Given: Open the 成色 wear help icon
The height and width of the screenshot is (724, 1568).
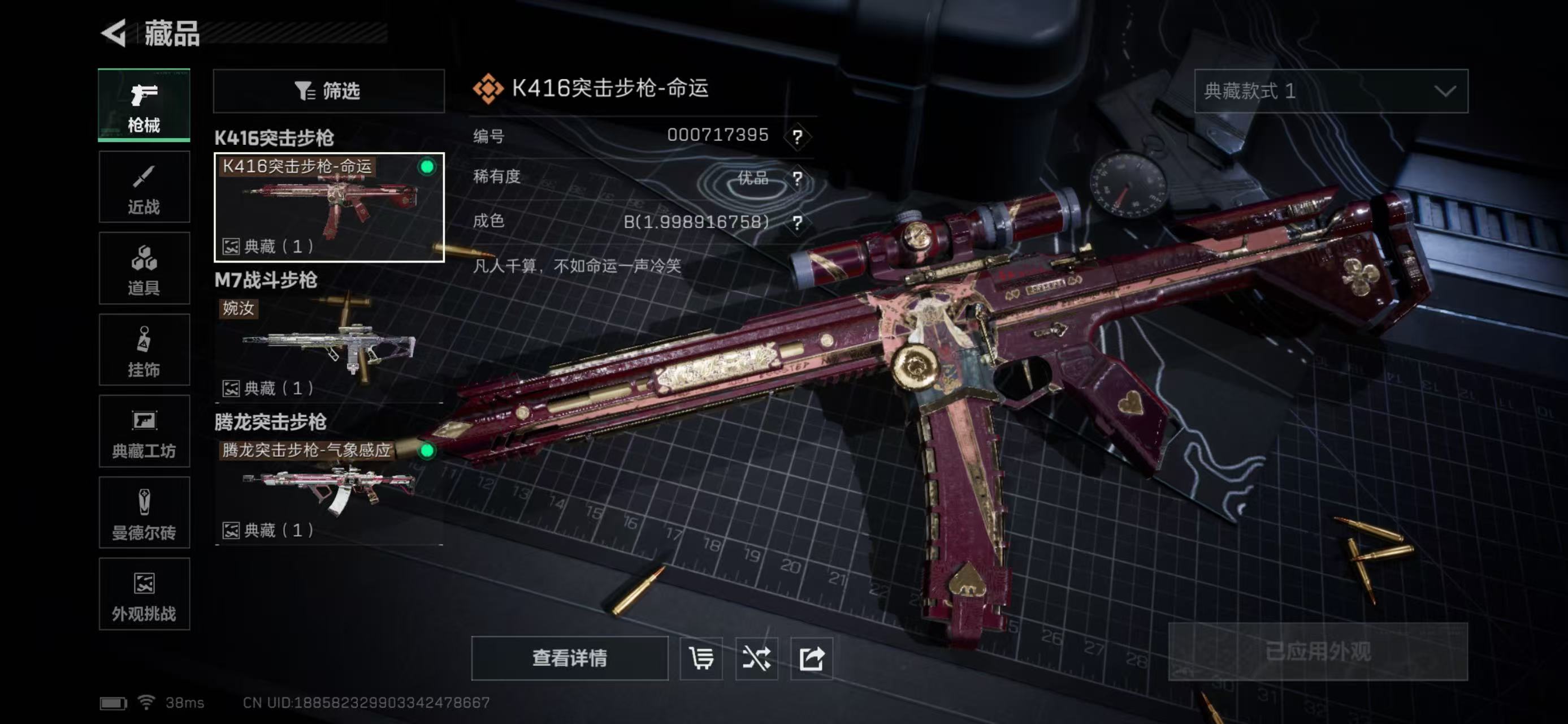Looking at the screenshot, I should tap(798, 222).
